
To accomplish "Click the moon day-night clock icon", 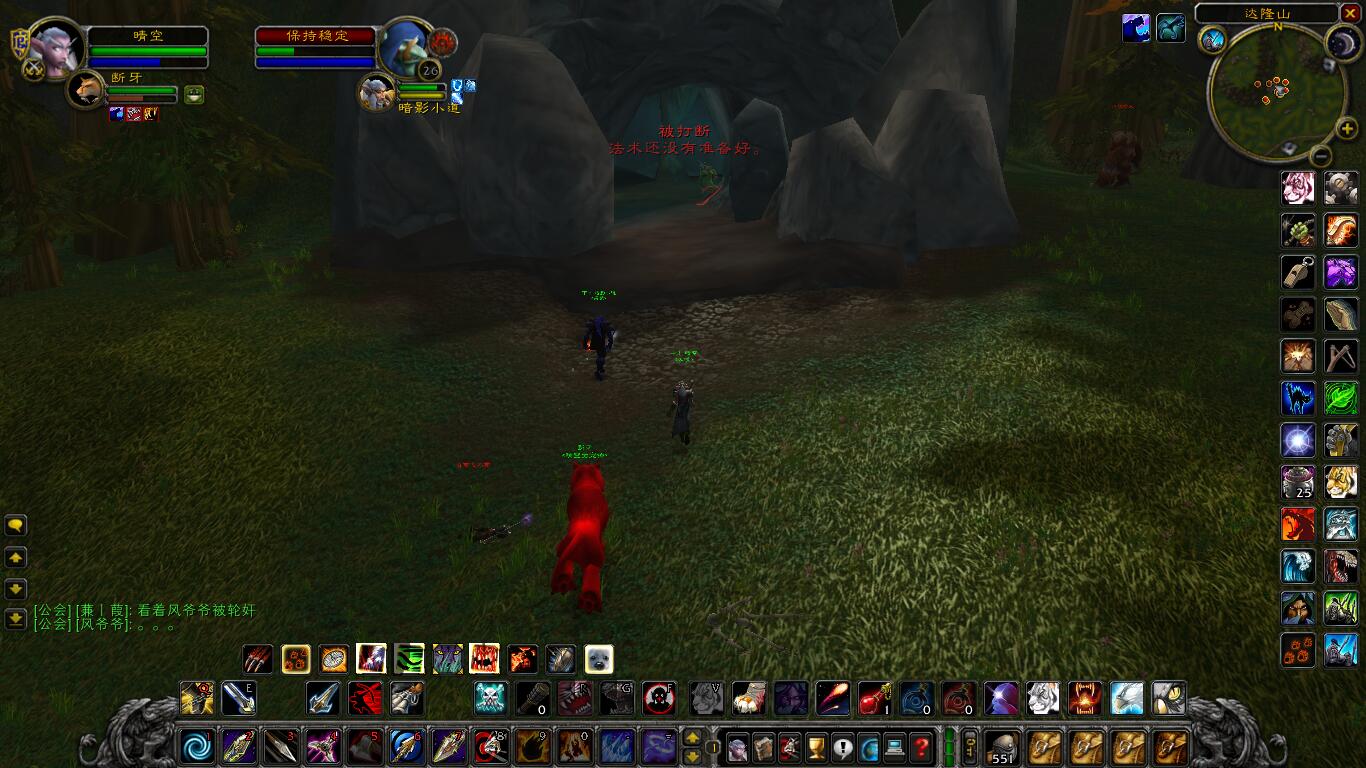I will tap(1342, 41).
